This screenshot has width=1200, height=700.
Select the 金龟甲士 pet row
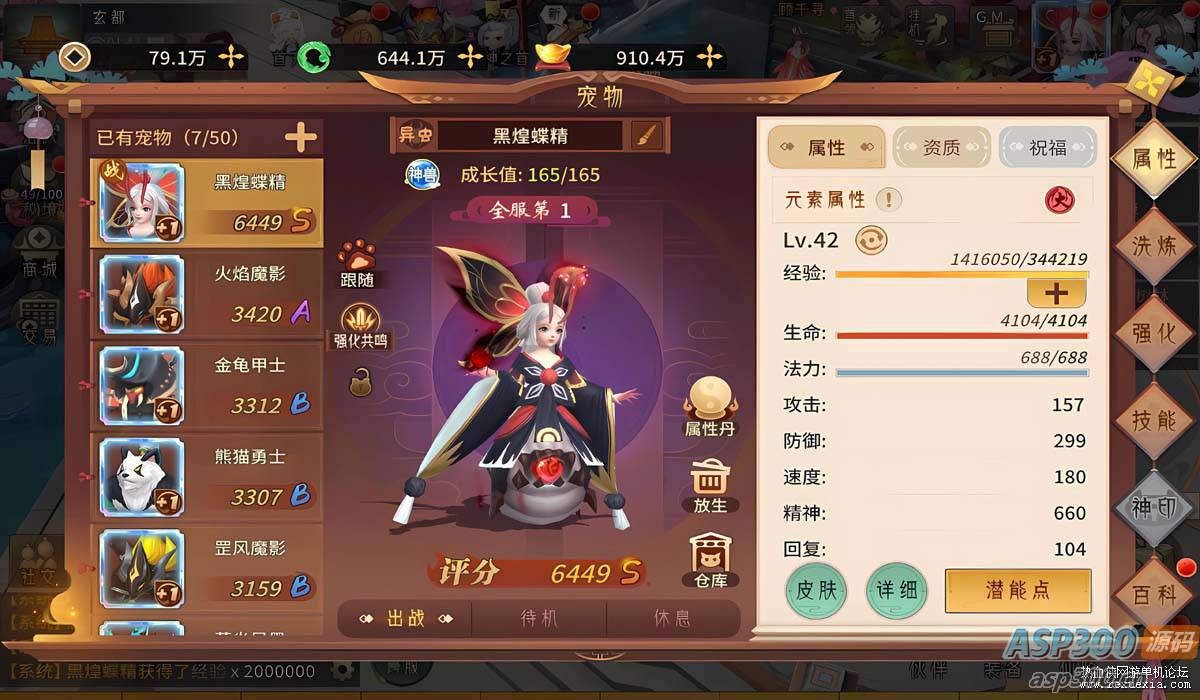click(207, 386)
